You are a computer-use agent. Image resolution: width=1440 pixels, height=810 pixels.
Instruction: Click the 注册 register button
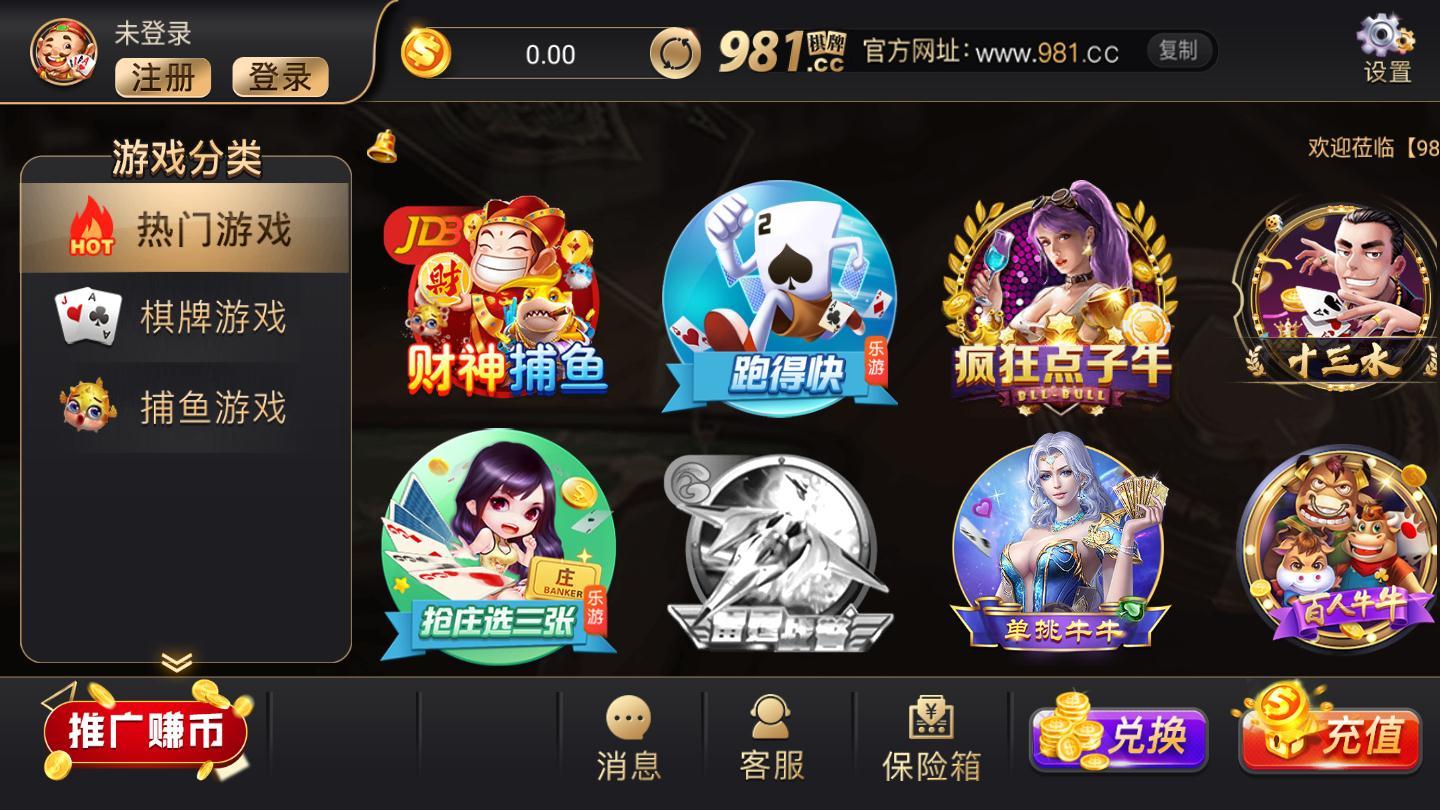click(x=162, y=78)
